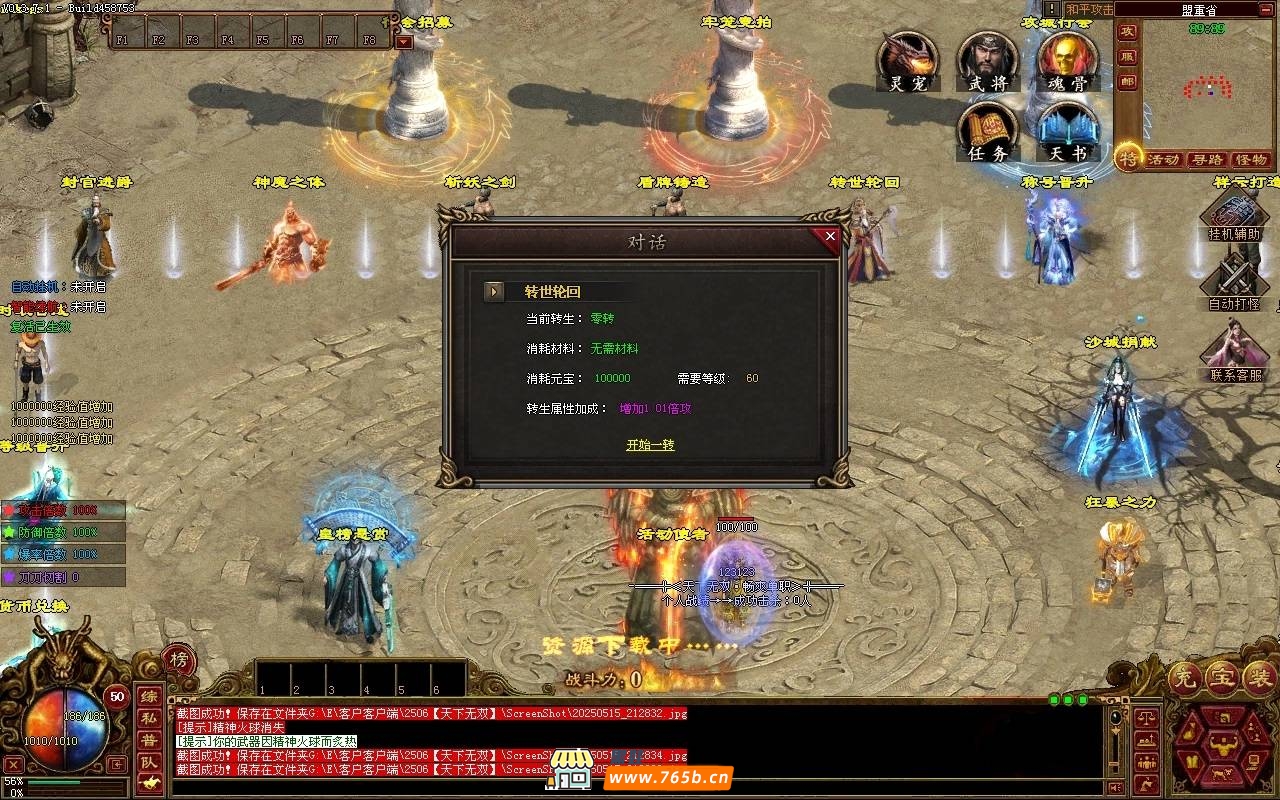Open the 任务 quest scroll
1280x800 pixels.
[x=987, y=131]
